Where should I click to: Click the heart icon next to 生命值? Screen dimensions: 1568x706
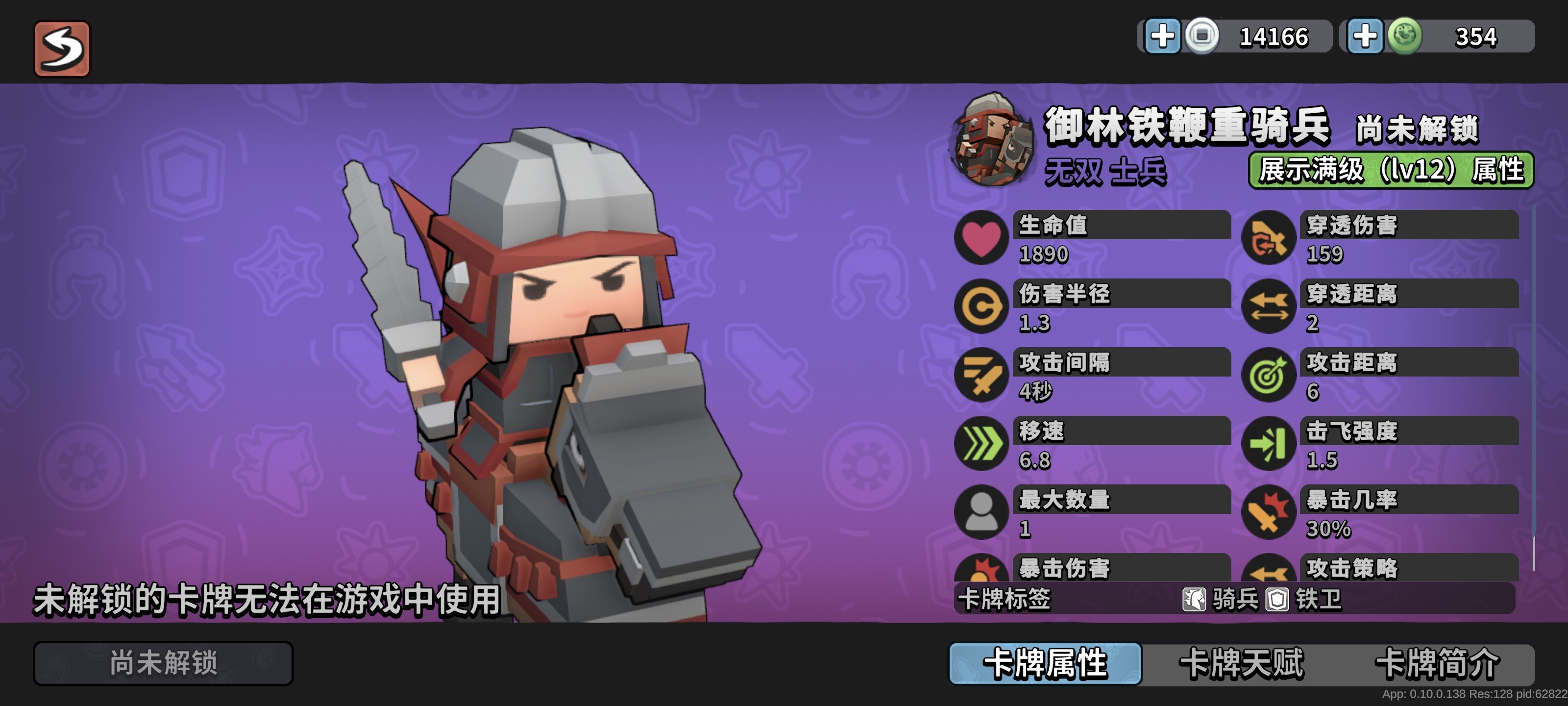[x=982, y=239]
